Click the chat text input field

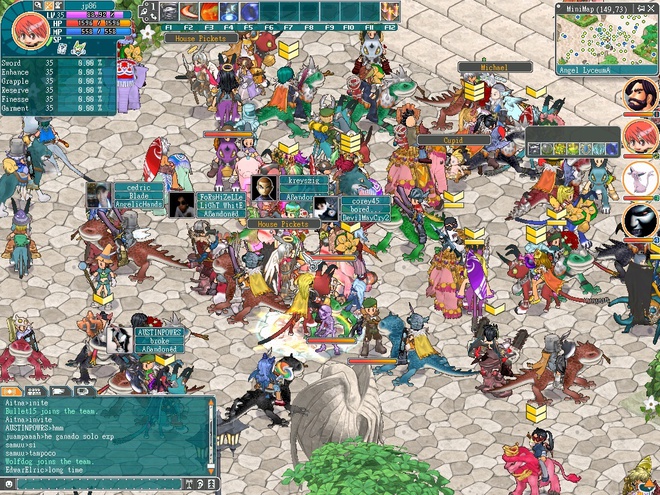100,483
